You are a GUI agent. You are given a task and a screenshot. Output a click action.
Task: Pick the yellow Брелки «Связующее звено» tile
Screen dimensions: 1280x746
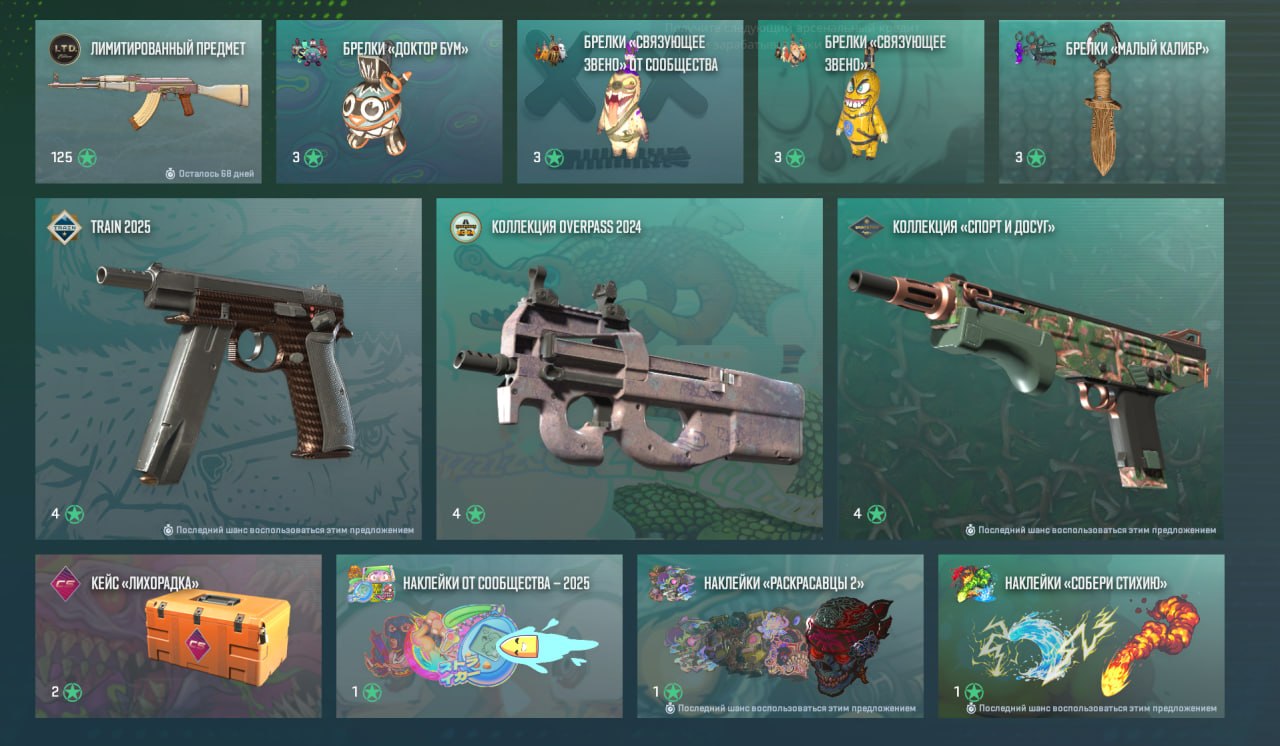(871, 102)
